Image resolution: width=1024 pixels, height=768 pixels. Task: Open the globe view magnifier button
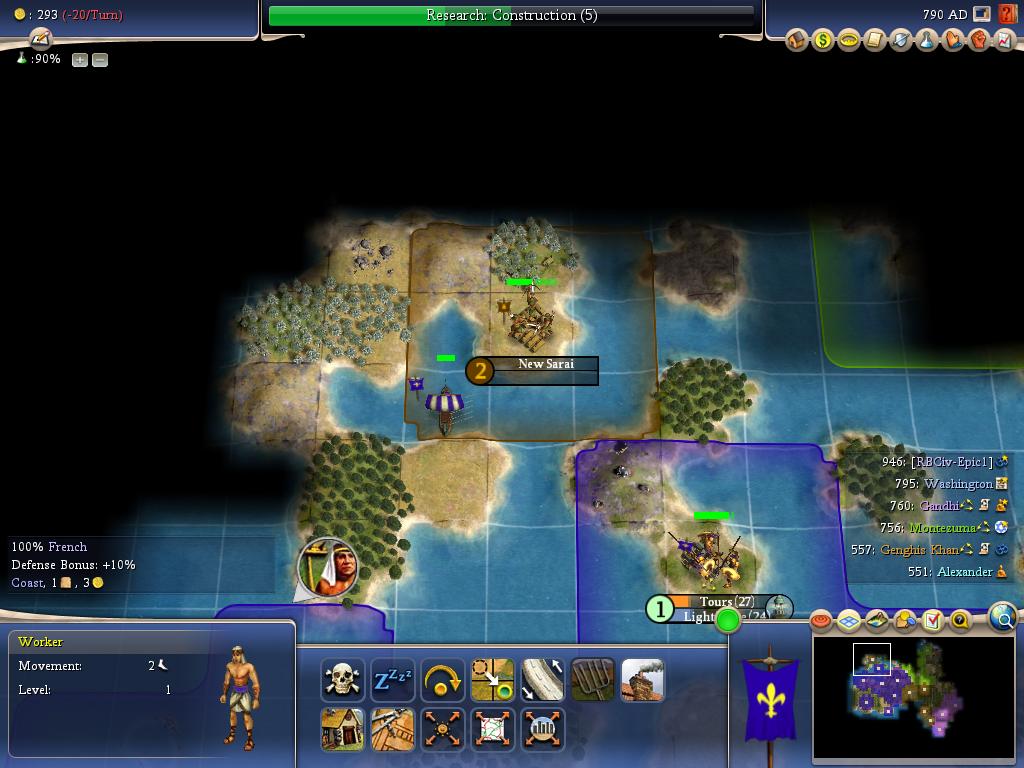click(1002, 617)
